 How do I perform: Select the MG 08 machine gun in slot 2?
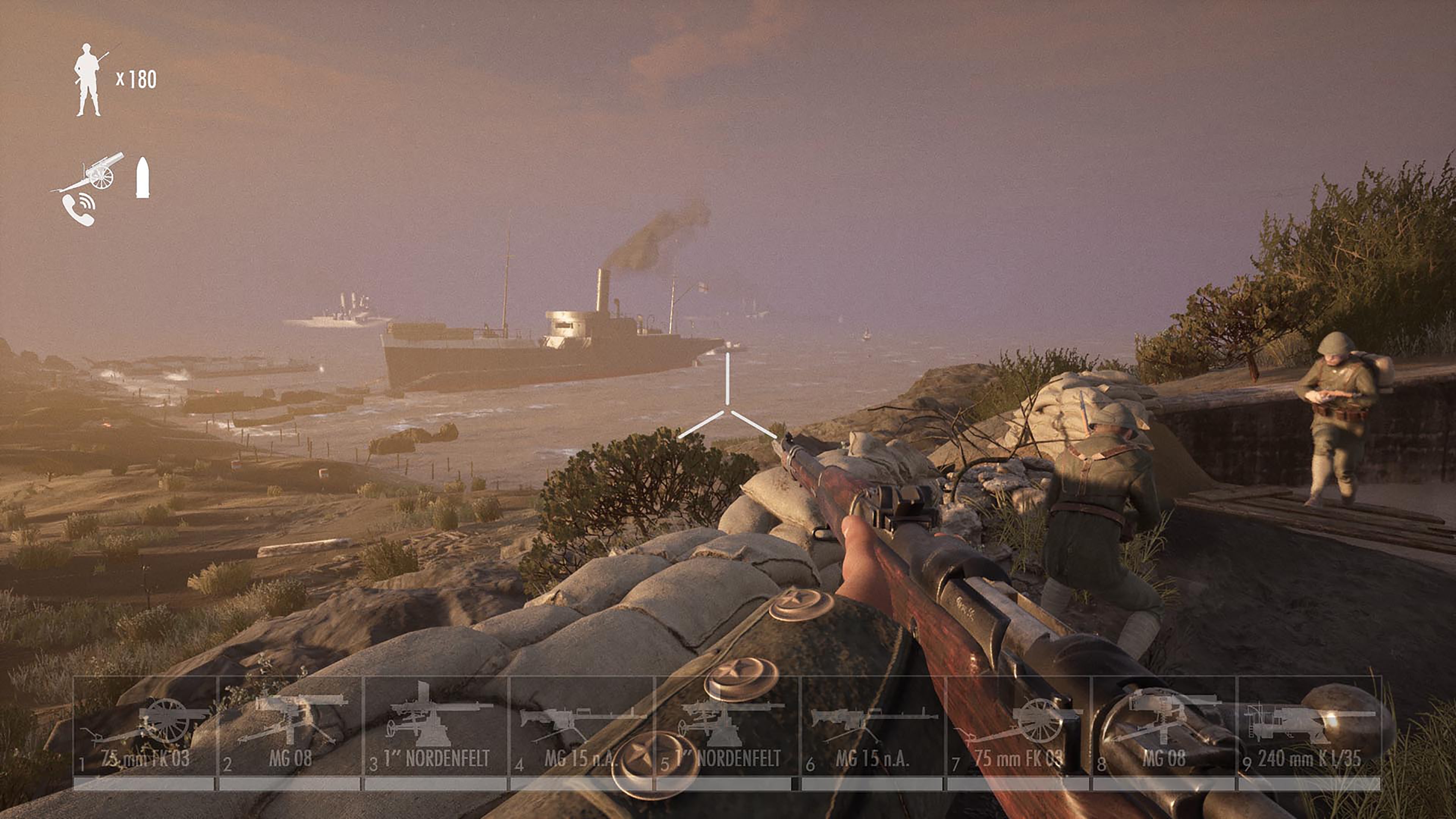[291, 735]
